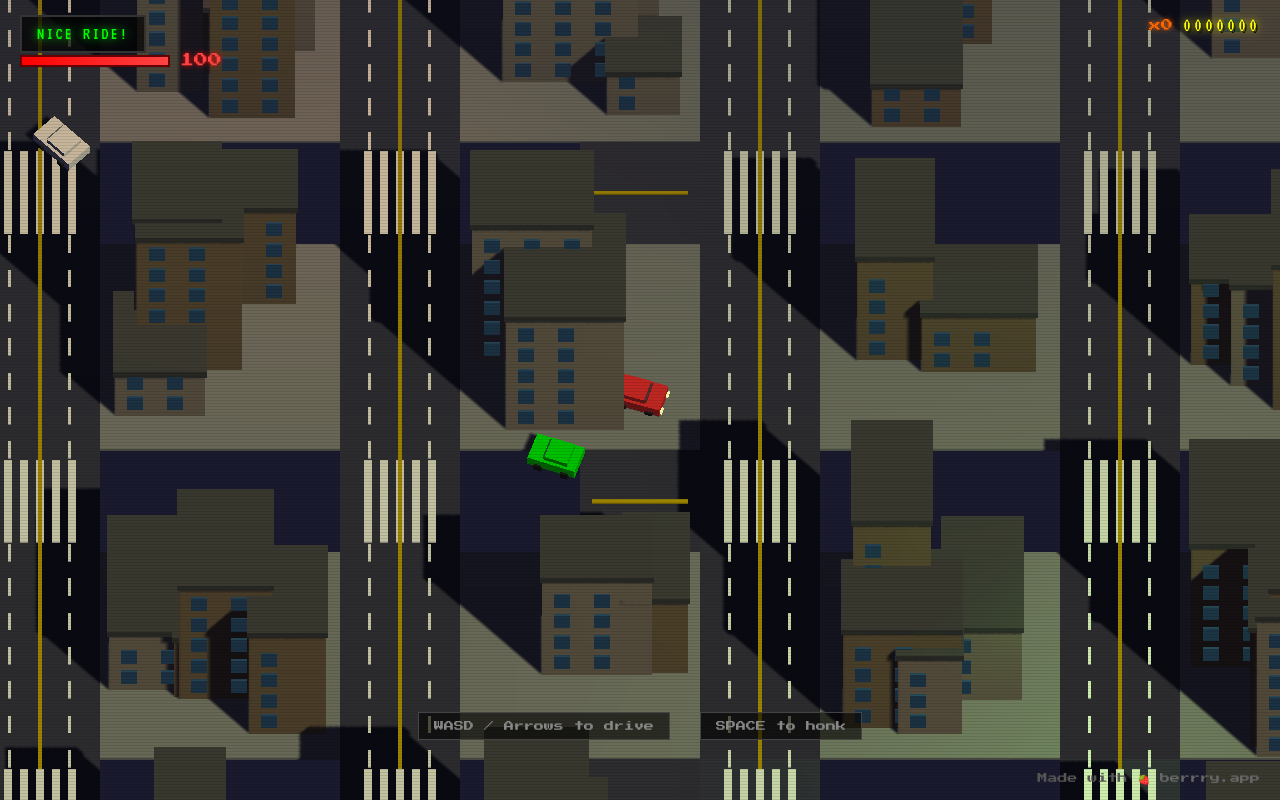Click the glowing red 100 health number
The width and height of the screenshot is (1280, 800).
(x=198, y=59)
